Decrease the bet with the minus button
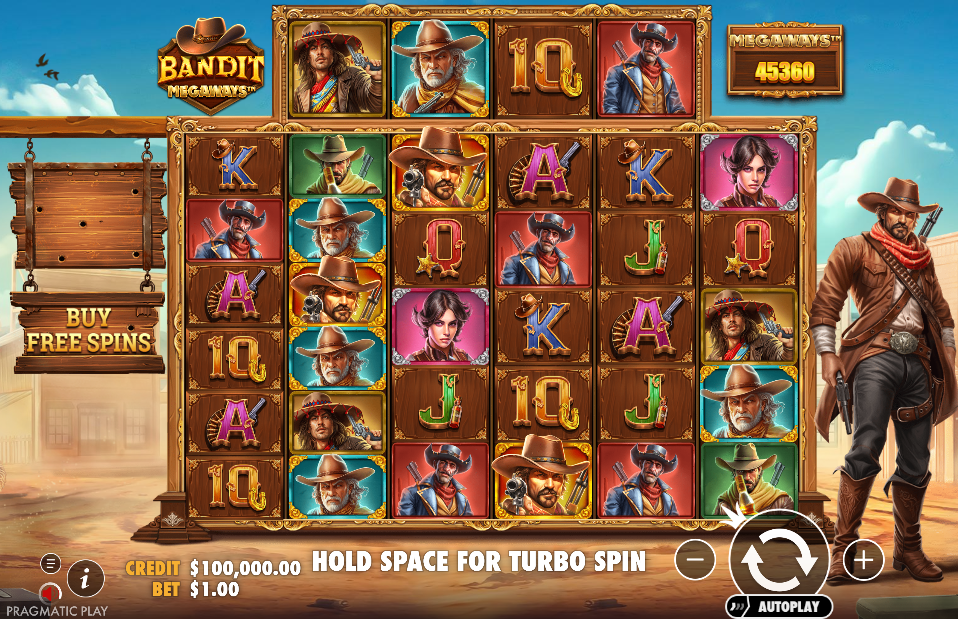This screenshot has height=619, width=958. [695, 560]
